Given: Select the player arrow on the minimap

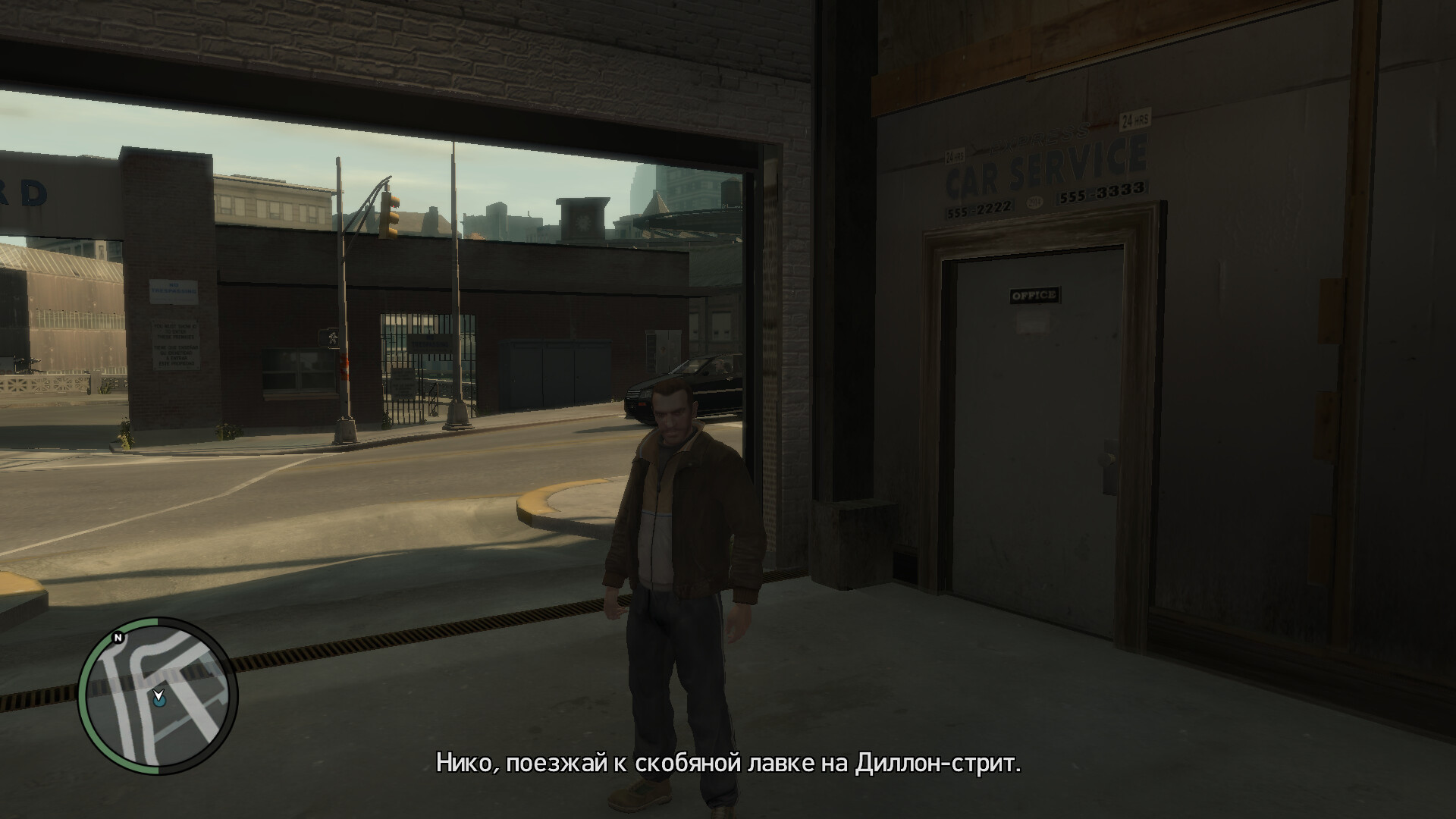Looking at the screenshot, I should 158,695.
